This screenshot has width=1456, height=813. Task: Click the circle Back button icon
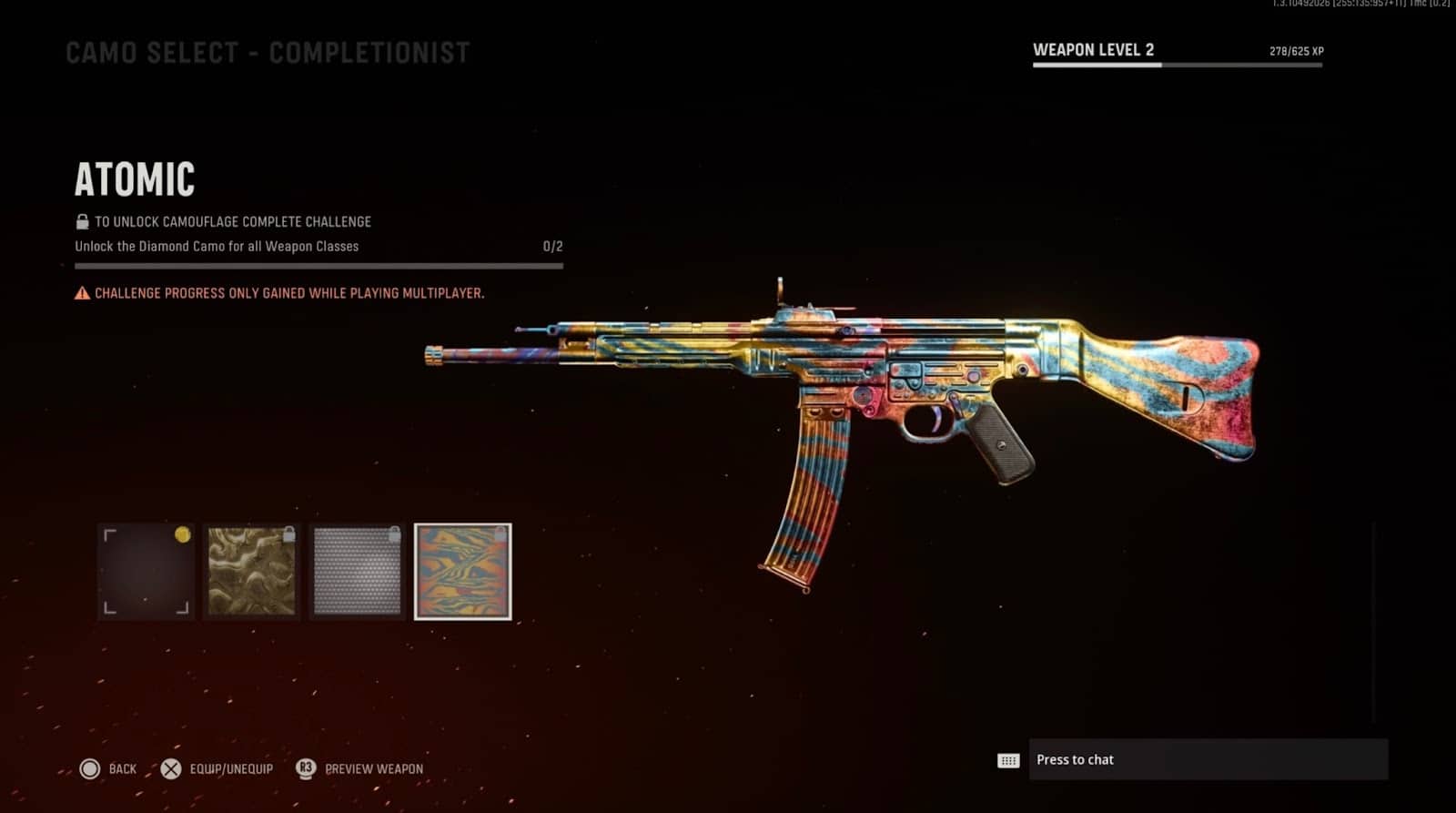point(90,769)
